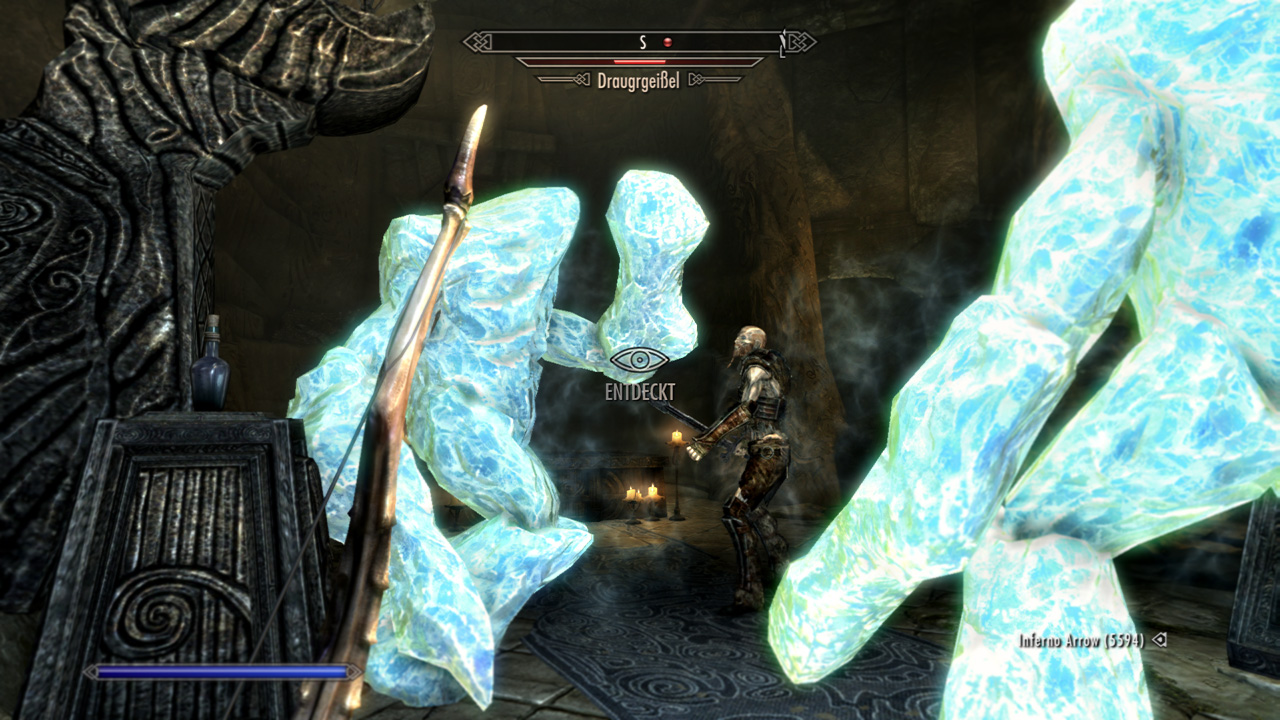Click the red enemy dot on the compass

coord(667,41)
